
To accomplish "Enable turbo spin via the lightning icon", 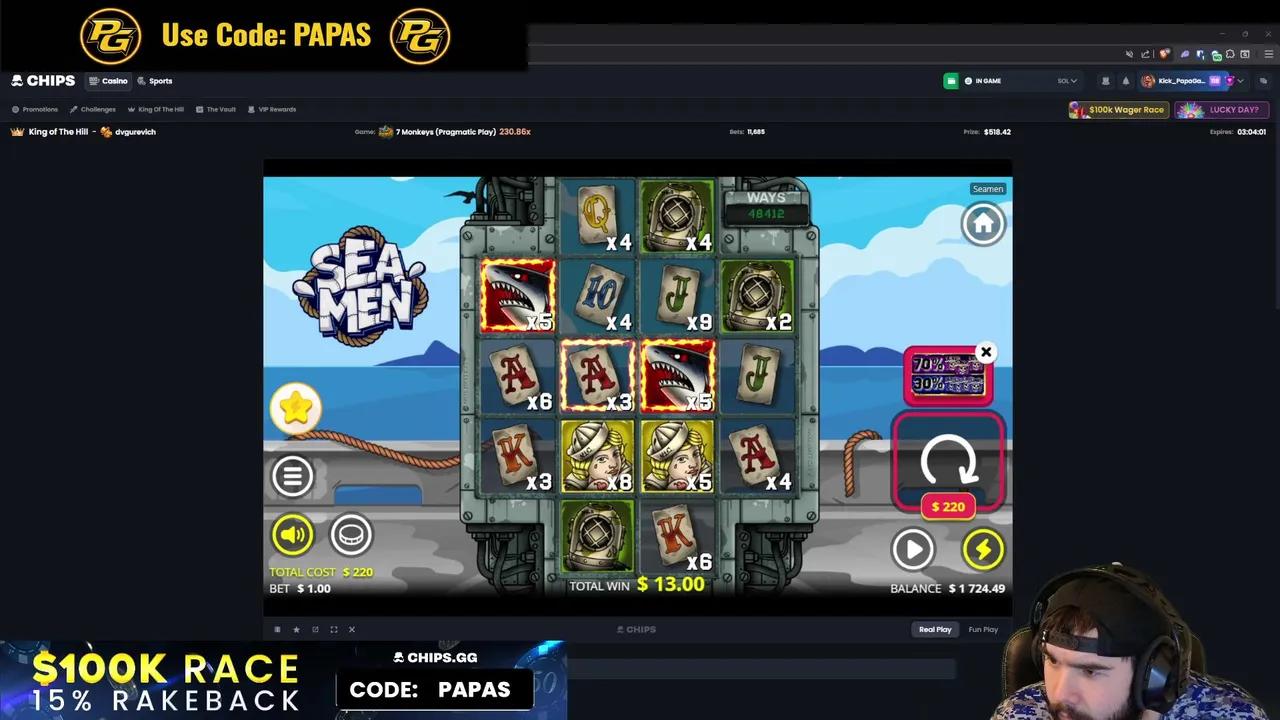I will (x=983, y=548).
